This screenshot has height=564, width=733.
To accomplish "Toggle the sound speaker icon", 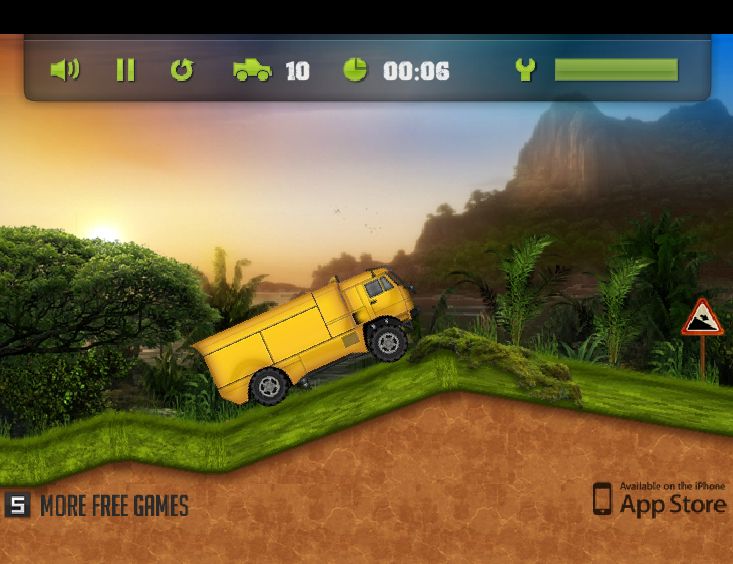I will pyautogui.click(x=65, y=70).
